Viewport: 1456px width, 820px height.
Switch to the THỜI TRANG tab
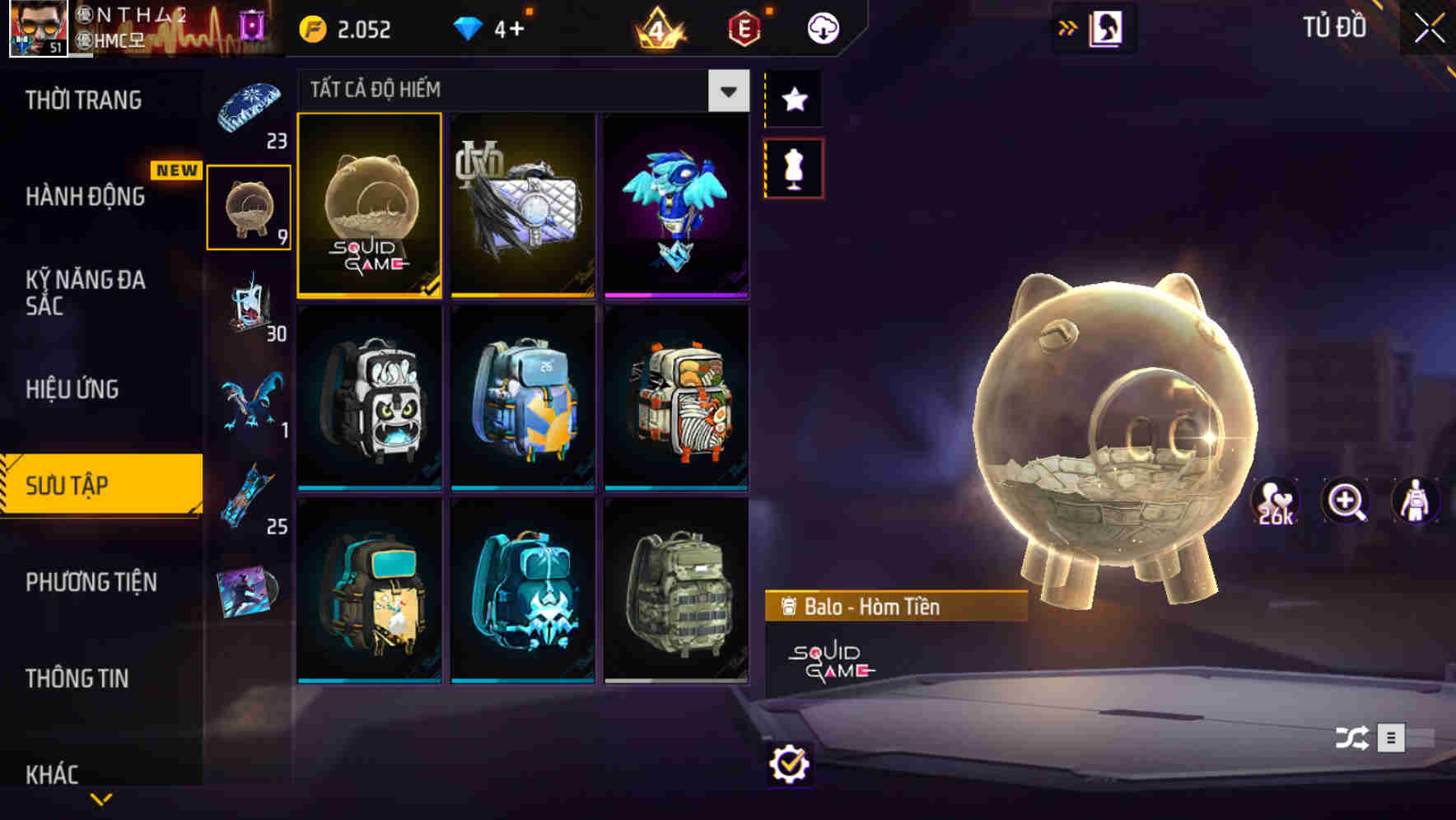pos(85,99)
